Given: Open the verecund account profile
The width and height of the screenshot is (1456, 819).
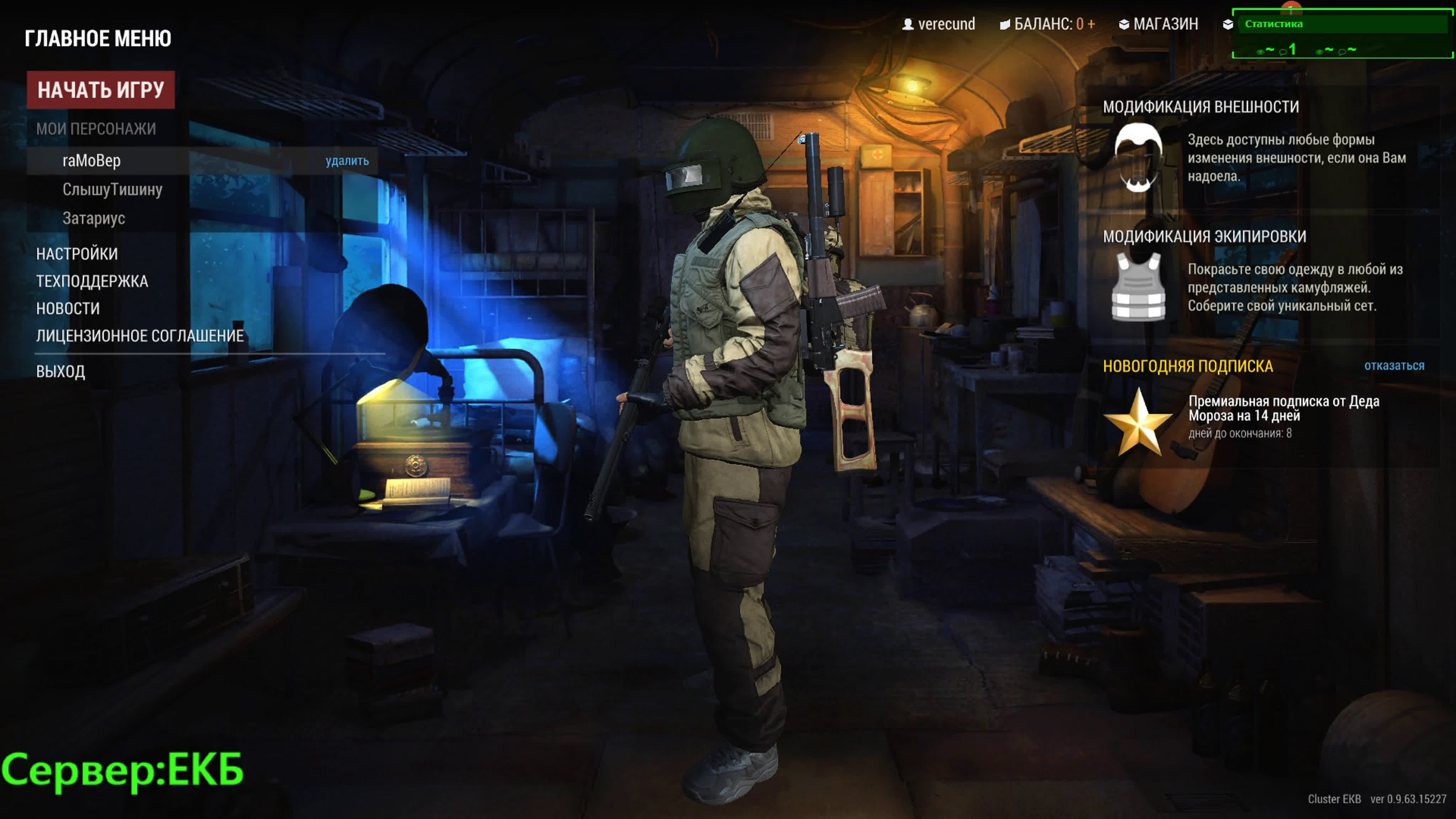Looking at the screenshot, I should (939, 24).
